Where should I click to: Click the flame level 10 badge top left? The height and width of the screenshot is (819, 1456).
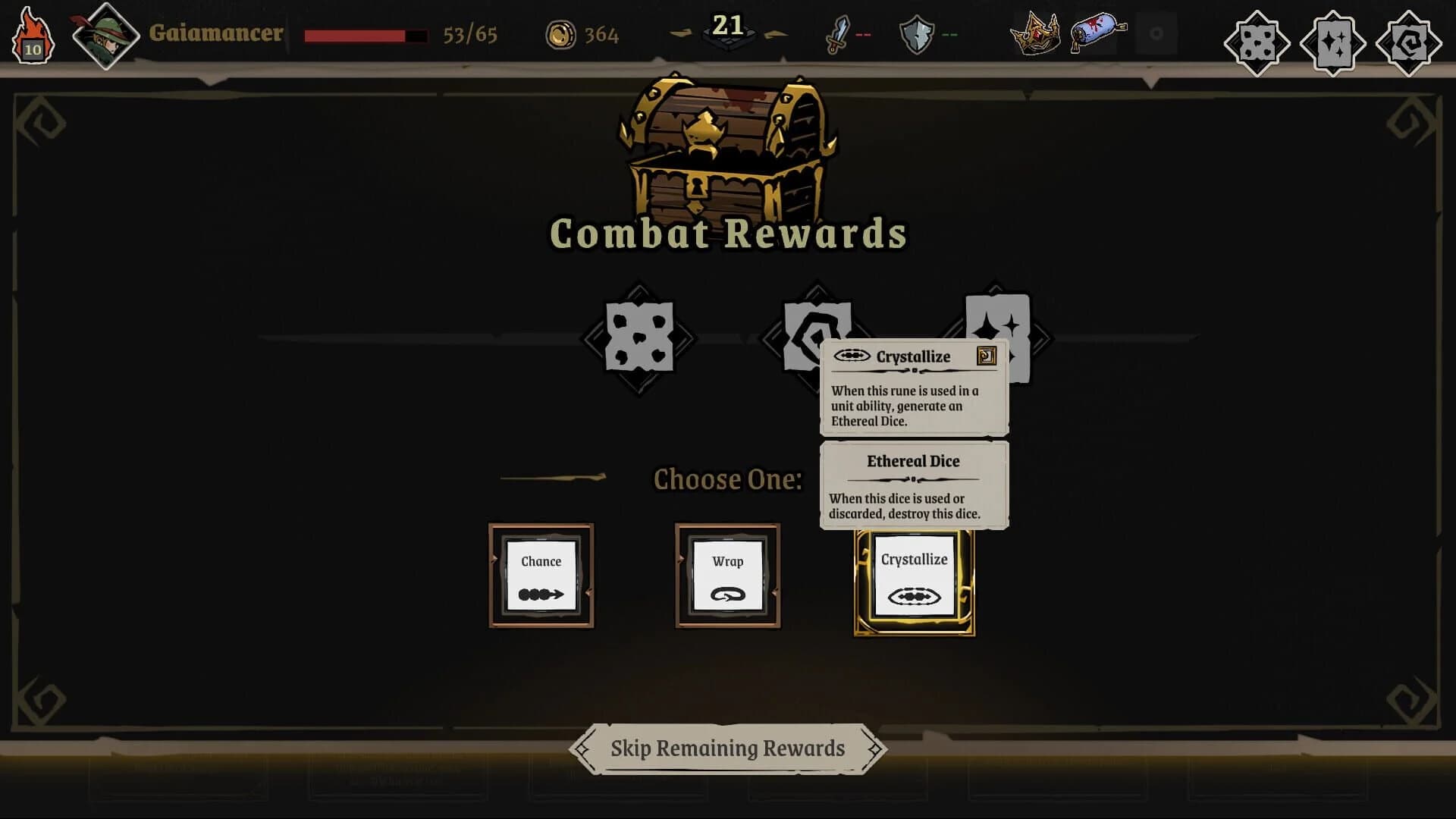[x=32, y=33]
